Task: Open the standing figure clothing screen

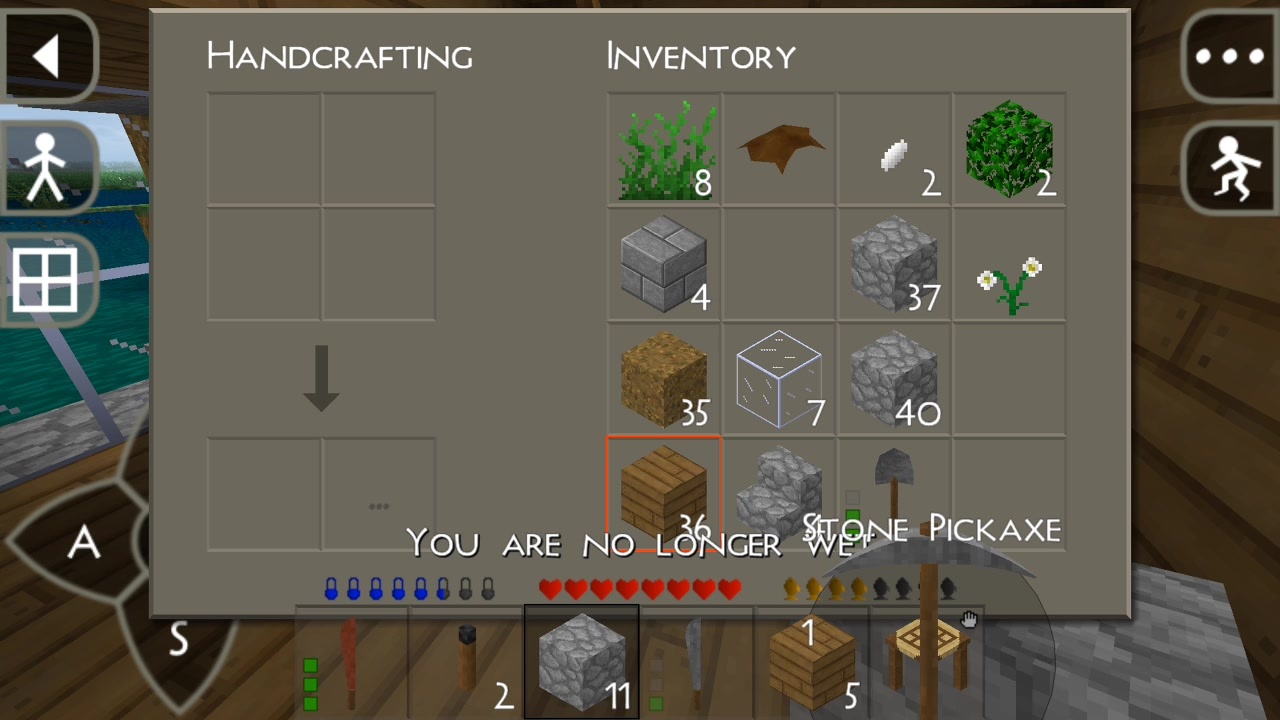Action: (46, 166)
